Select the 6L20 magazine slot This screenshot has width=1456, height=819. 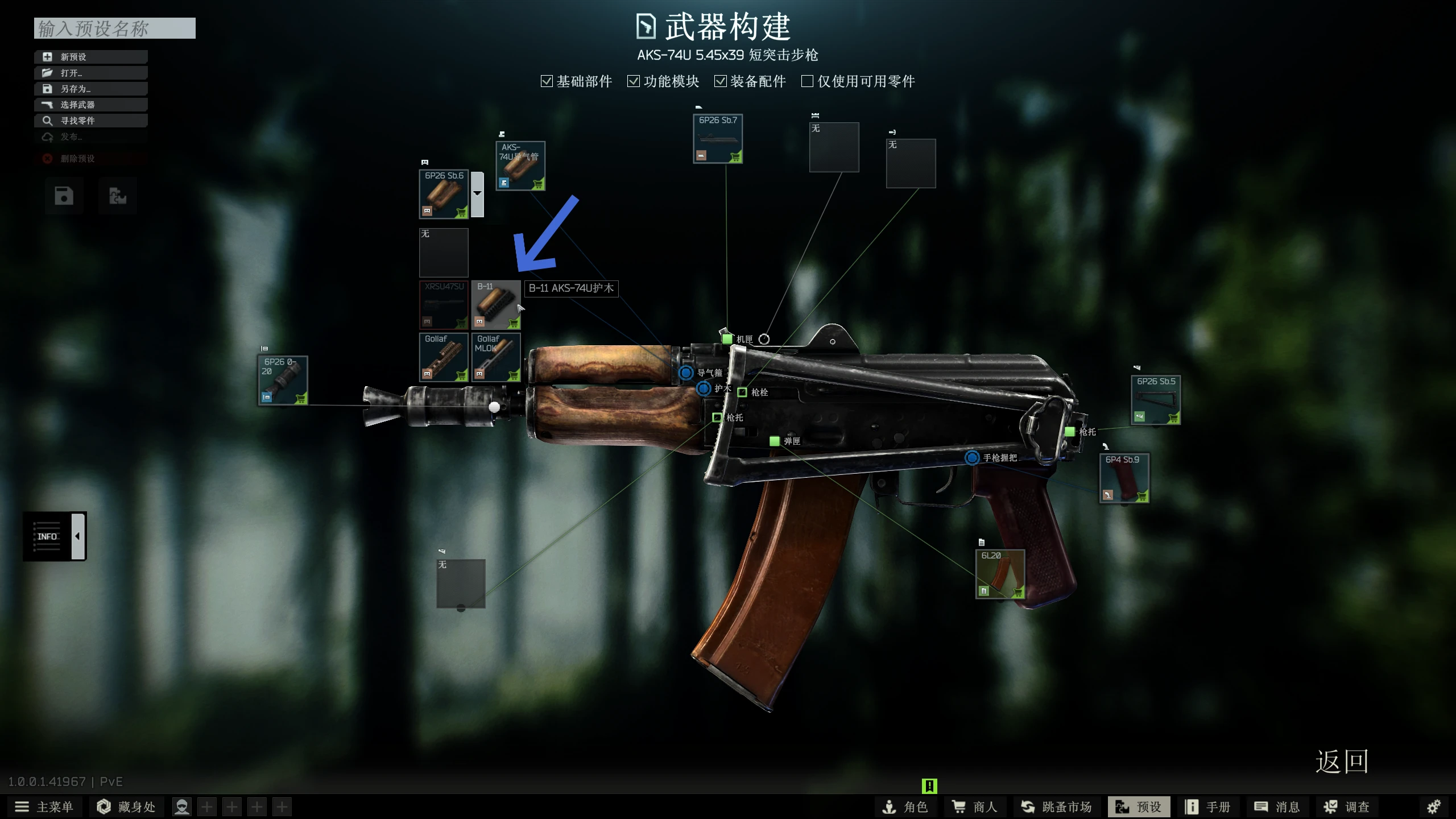1000,574
